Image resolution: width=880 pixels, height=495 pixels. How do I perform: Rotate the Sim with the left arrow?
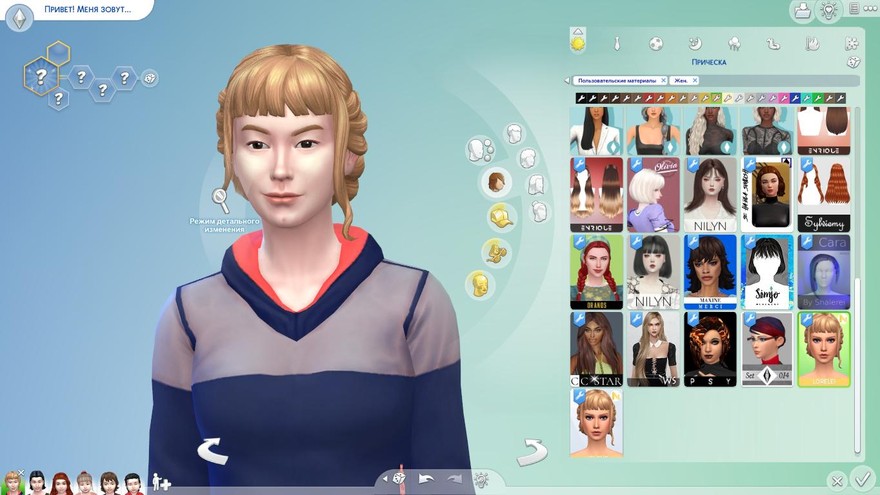[x=212, y=451]
